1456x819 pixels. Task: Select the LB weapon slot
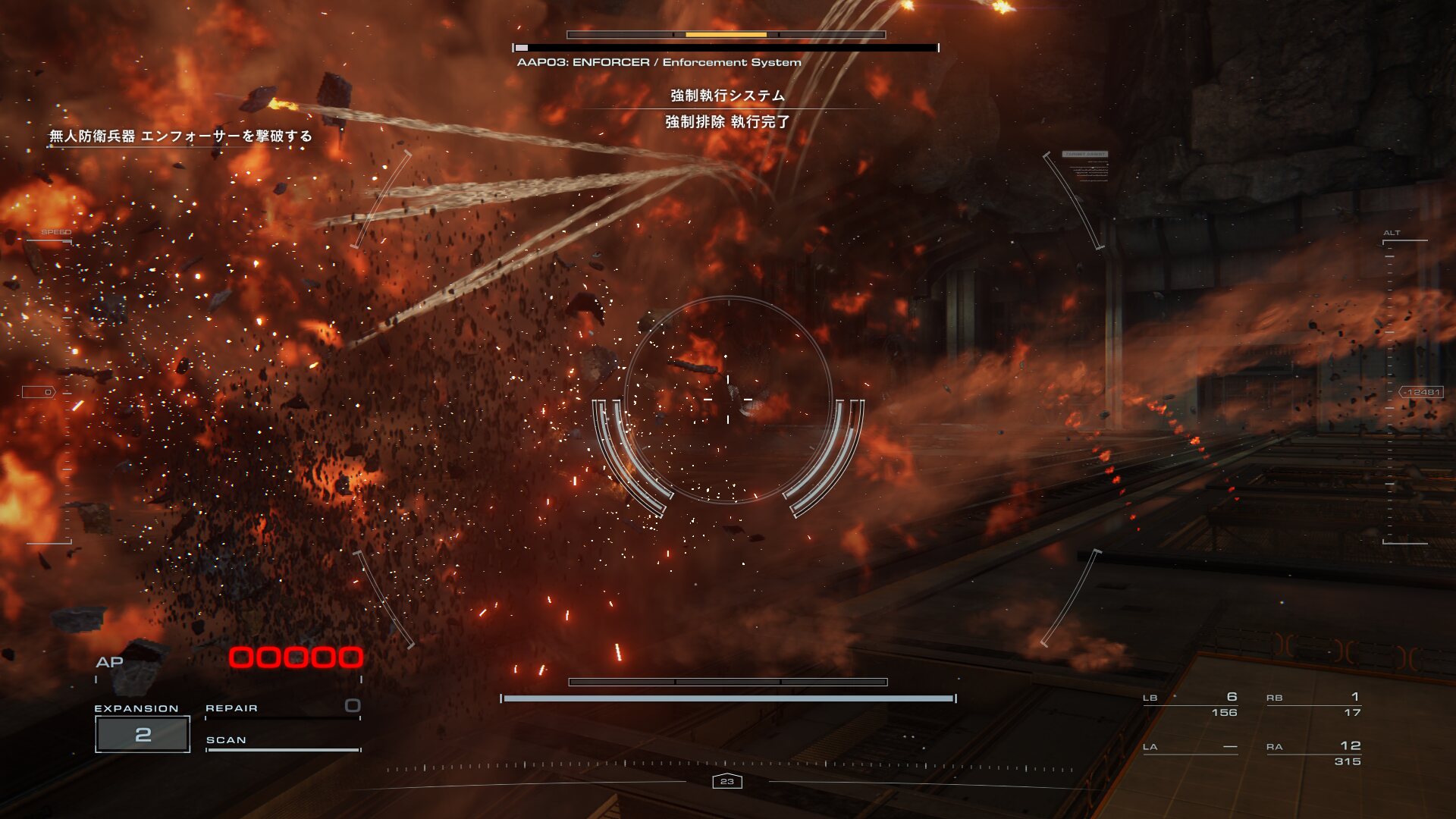pyautogui.click(x=1191, y=704)
